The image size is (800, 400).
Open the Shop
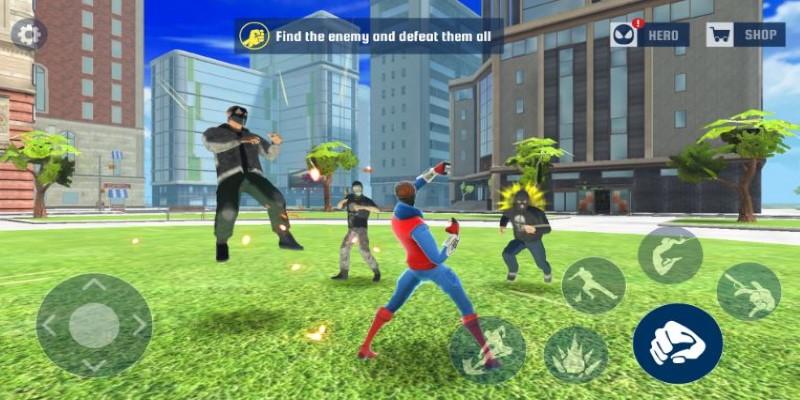pos(745,35)
